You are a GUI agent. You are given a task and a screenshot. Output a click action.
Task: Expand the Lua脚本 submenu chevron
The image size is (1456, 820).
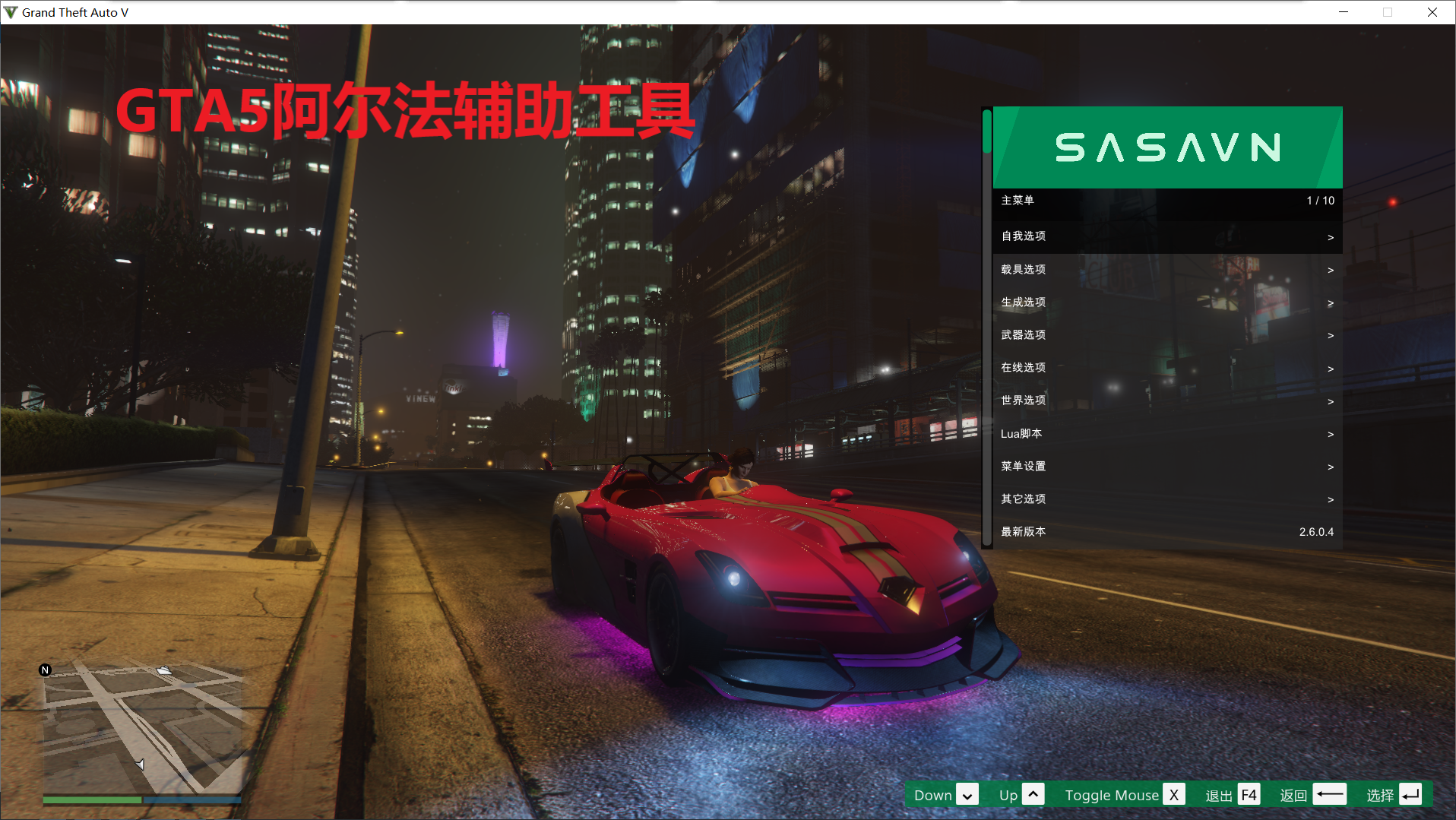tap(1330, 434)
